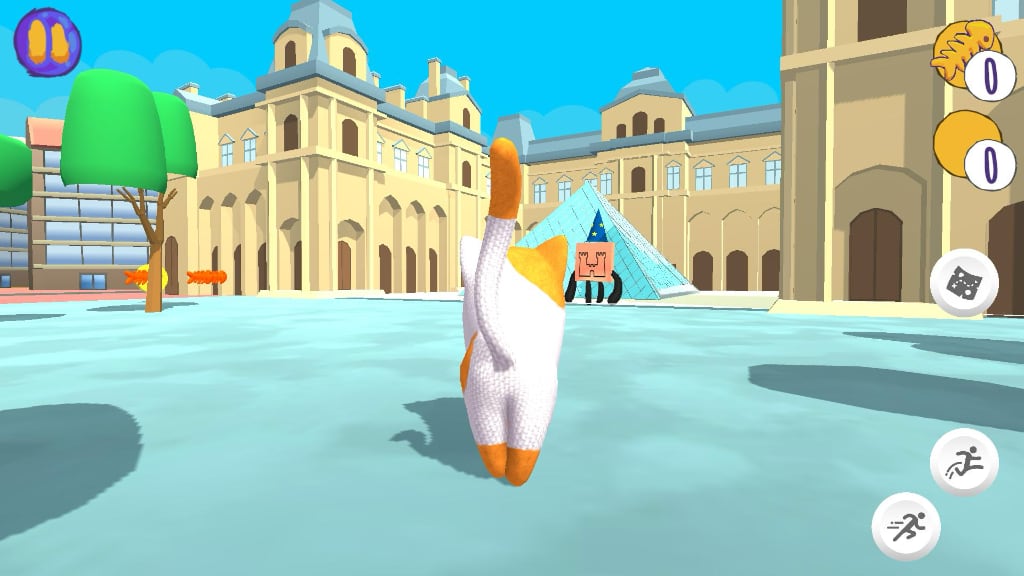
Task: Pause the game with the purple button
Action: pos(47,41)
